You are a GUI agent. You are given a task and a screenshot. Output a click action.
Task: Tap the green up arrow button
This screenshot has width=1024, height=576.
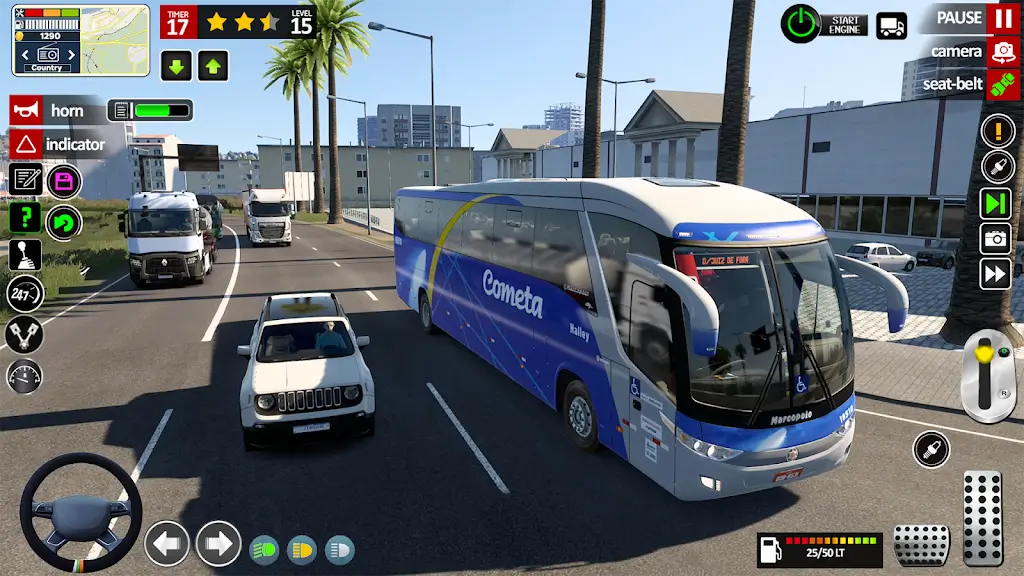(213, 65)
